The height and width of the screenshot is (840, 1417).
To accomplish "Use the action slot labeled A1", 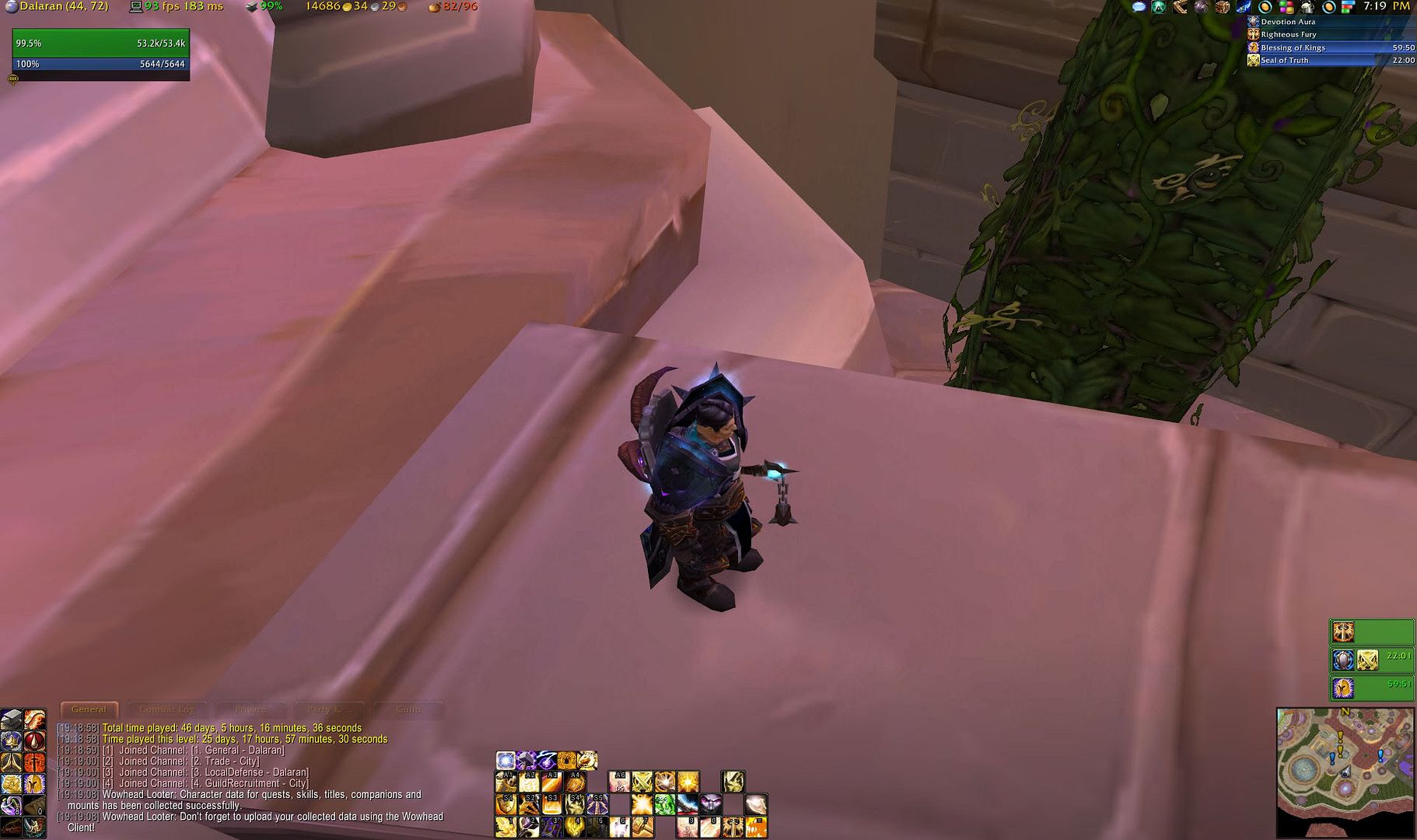I will click(x=507, y=781).
